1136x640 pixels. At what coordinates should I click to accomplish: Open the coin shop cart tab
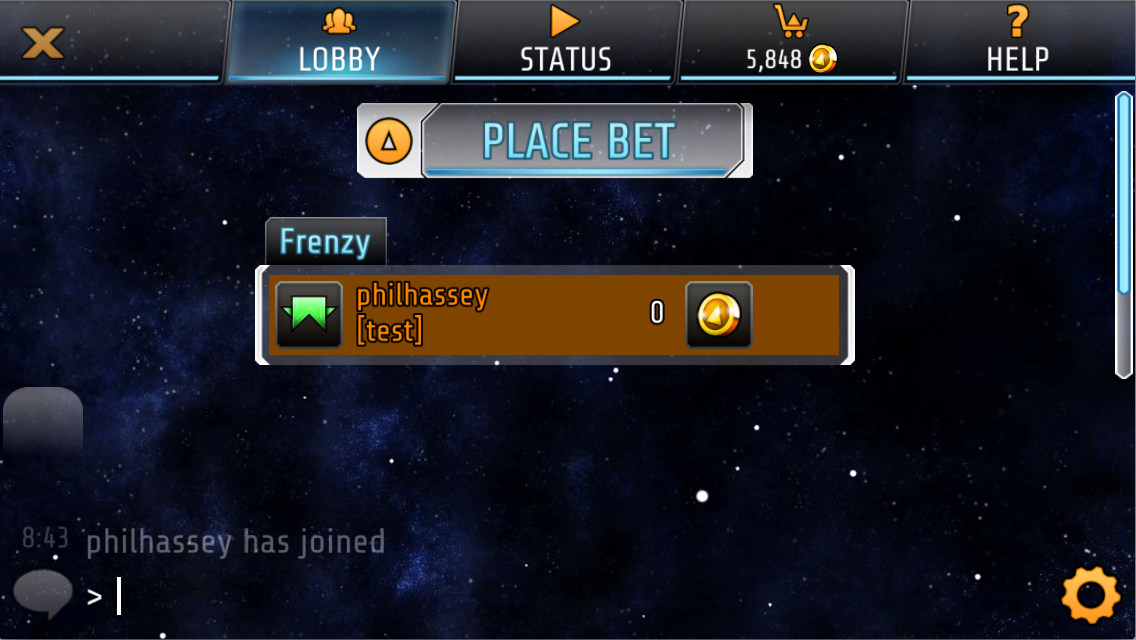[x=792, y=42]
